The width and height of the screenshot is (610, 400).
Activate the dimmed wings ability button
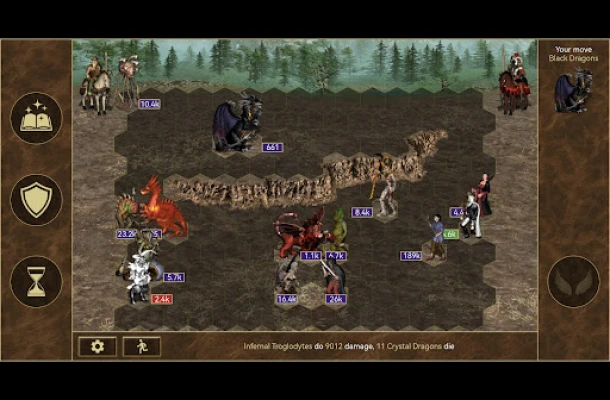point(573,281)
